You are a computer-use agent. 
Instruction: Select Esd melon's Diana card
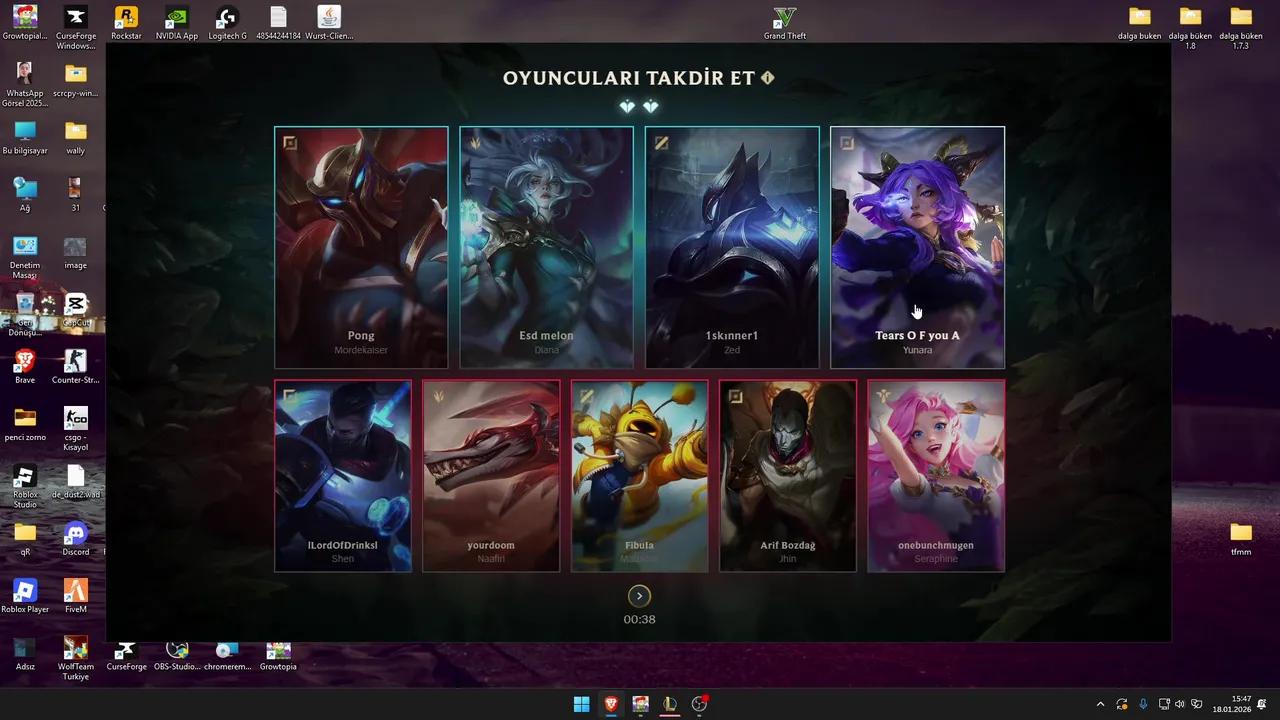pyautogui.click(x=546, y=247)
